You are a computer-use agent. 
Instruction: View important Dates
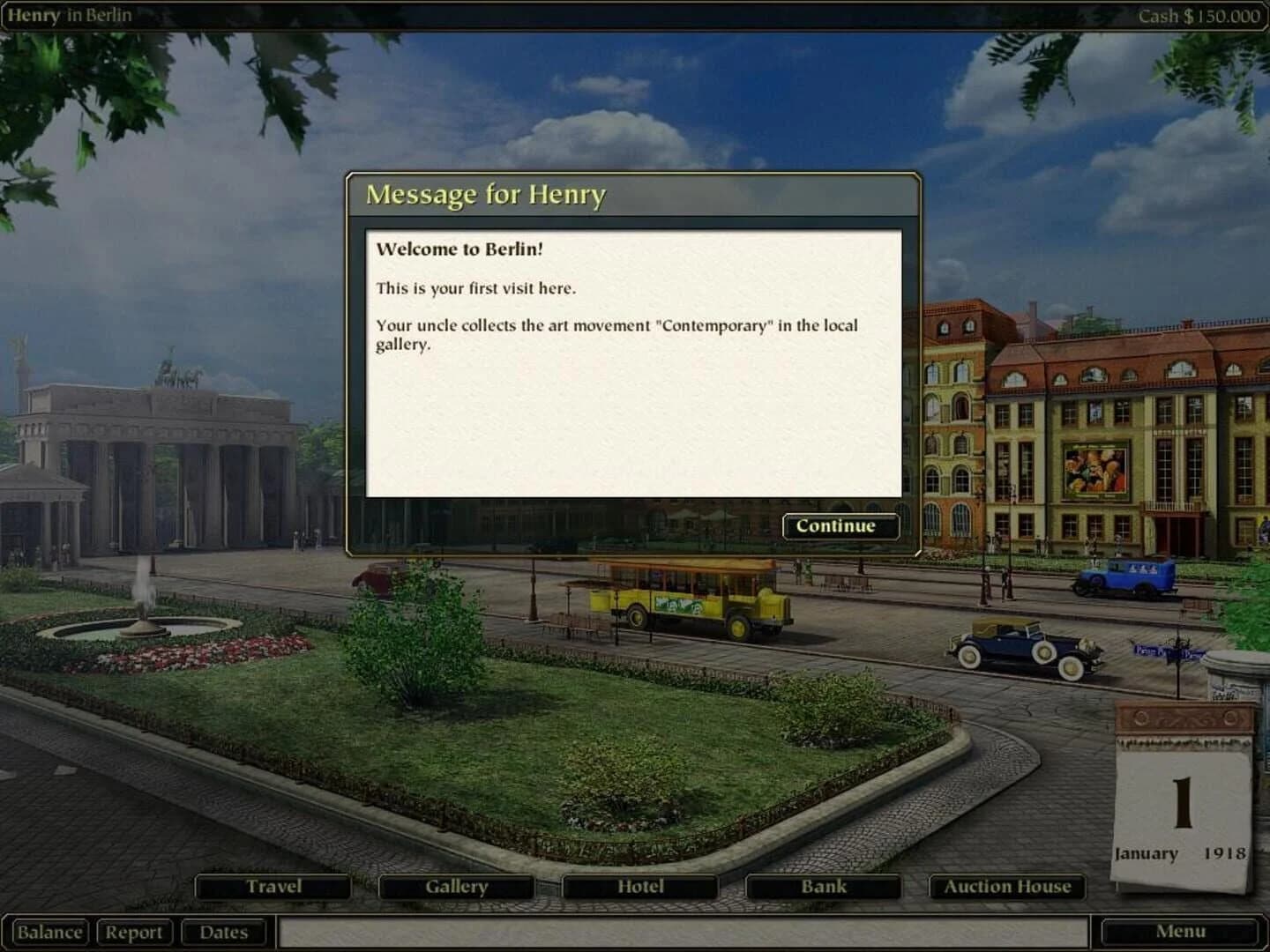point(225,932)
